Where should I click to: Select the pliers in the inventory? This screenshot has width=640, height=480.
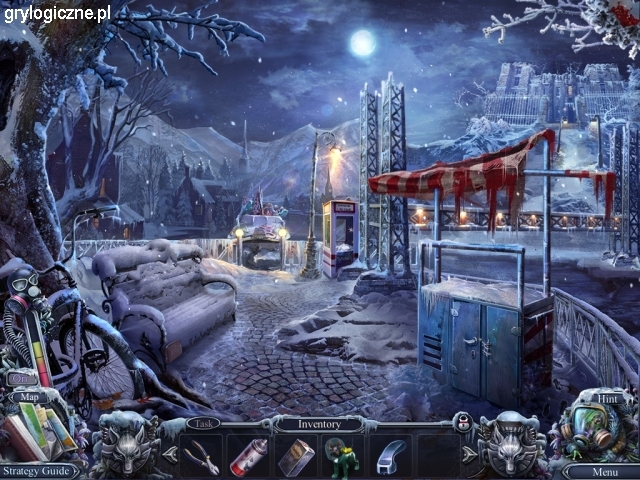201,456
